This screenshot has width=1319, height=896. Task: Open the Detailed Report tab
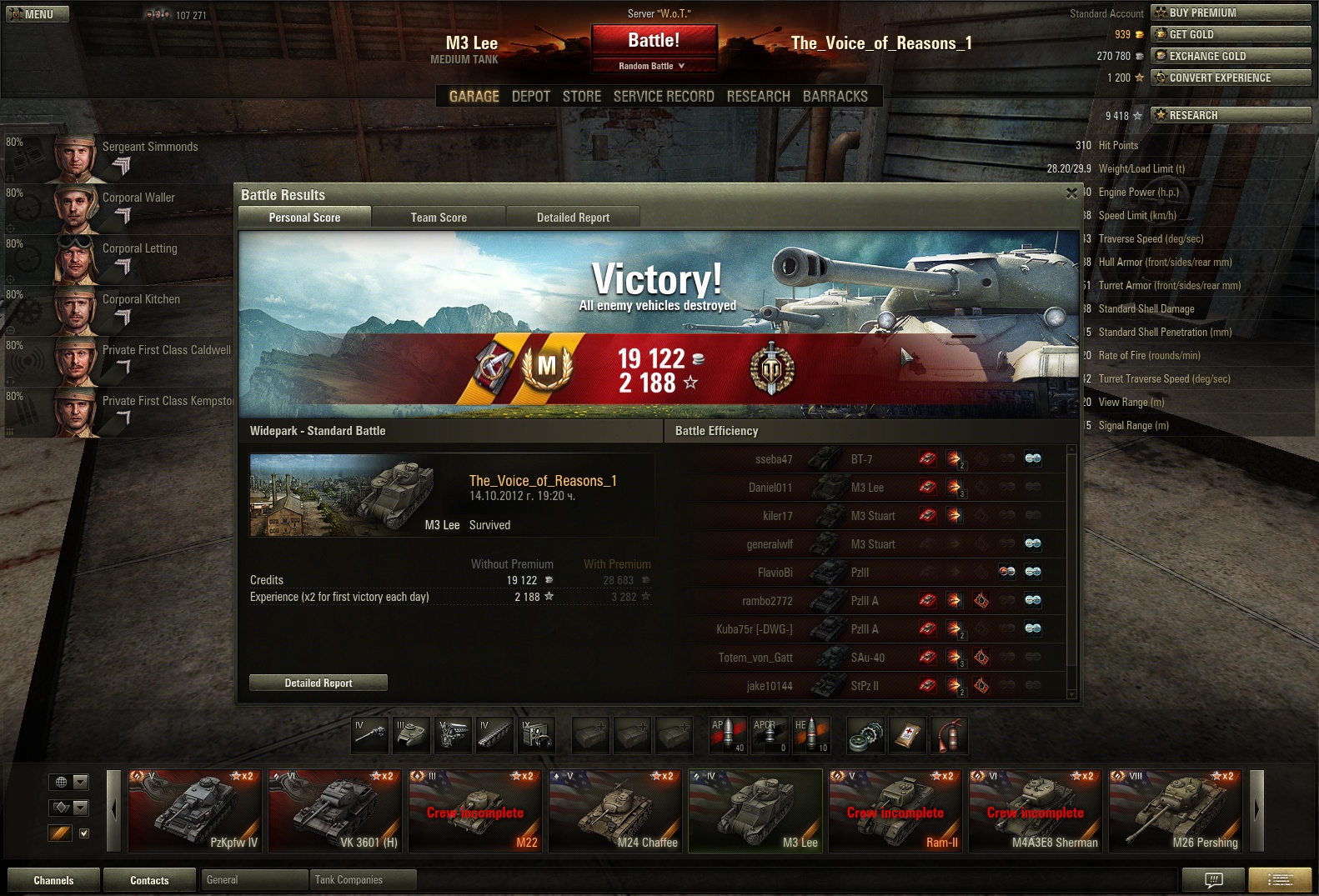click(x=573, y=218)
